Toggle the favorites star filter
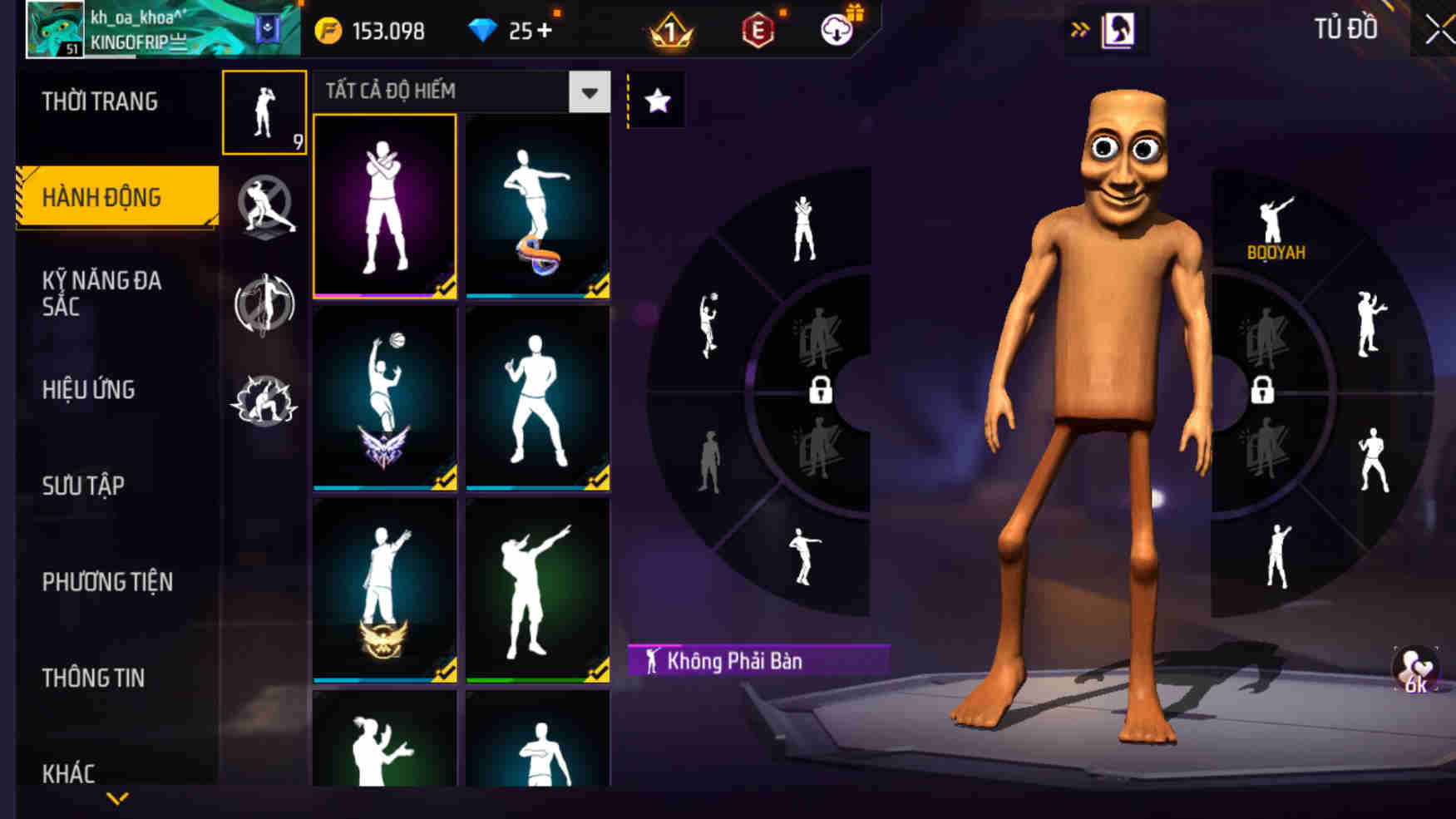 click(658, 100)
